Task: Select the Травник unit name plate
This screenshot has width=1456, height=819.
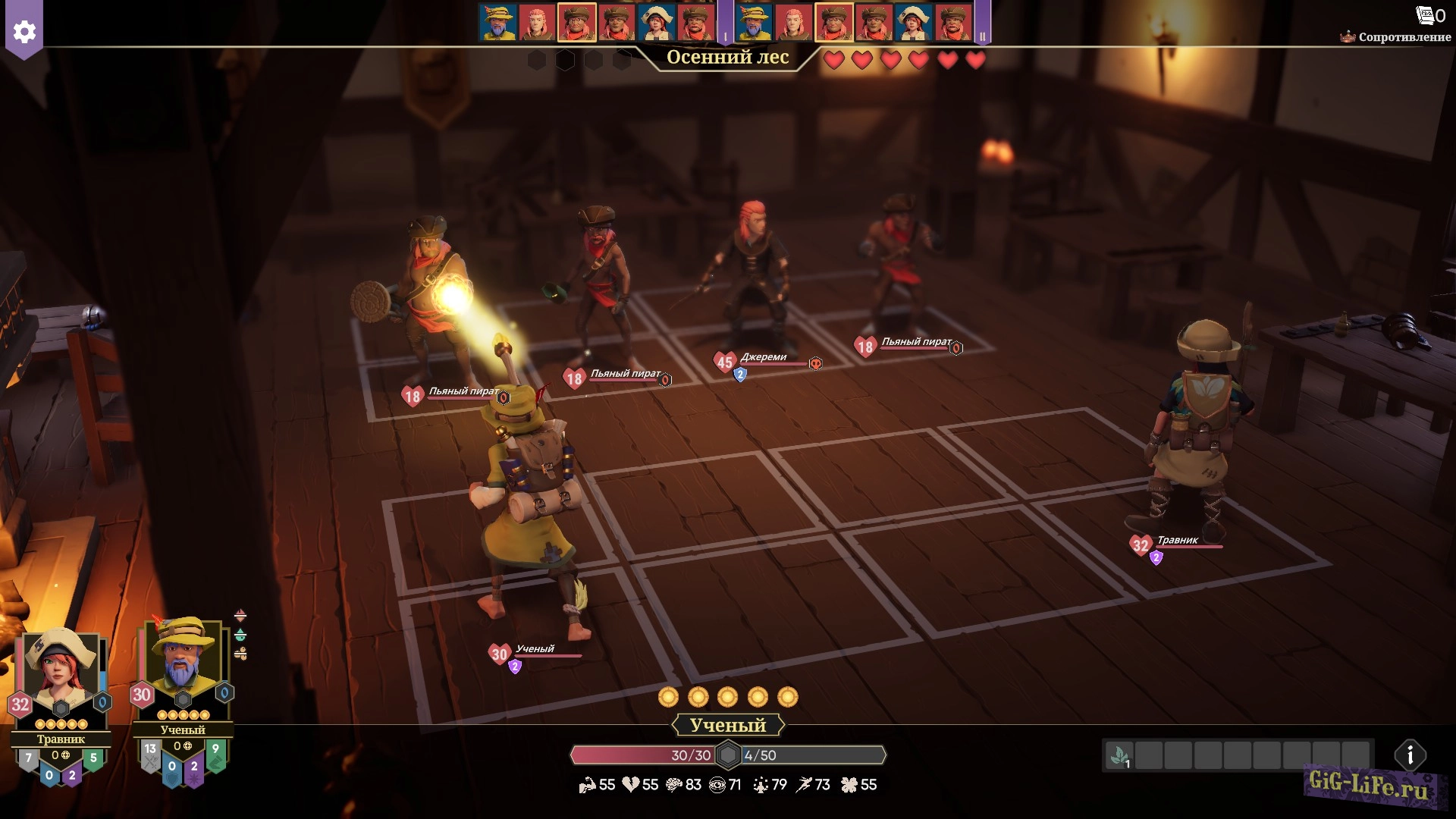Action: point(1177,541)
